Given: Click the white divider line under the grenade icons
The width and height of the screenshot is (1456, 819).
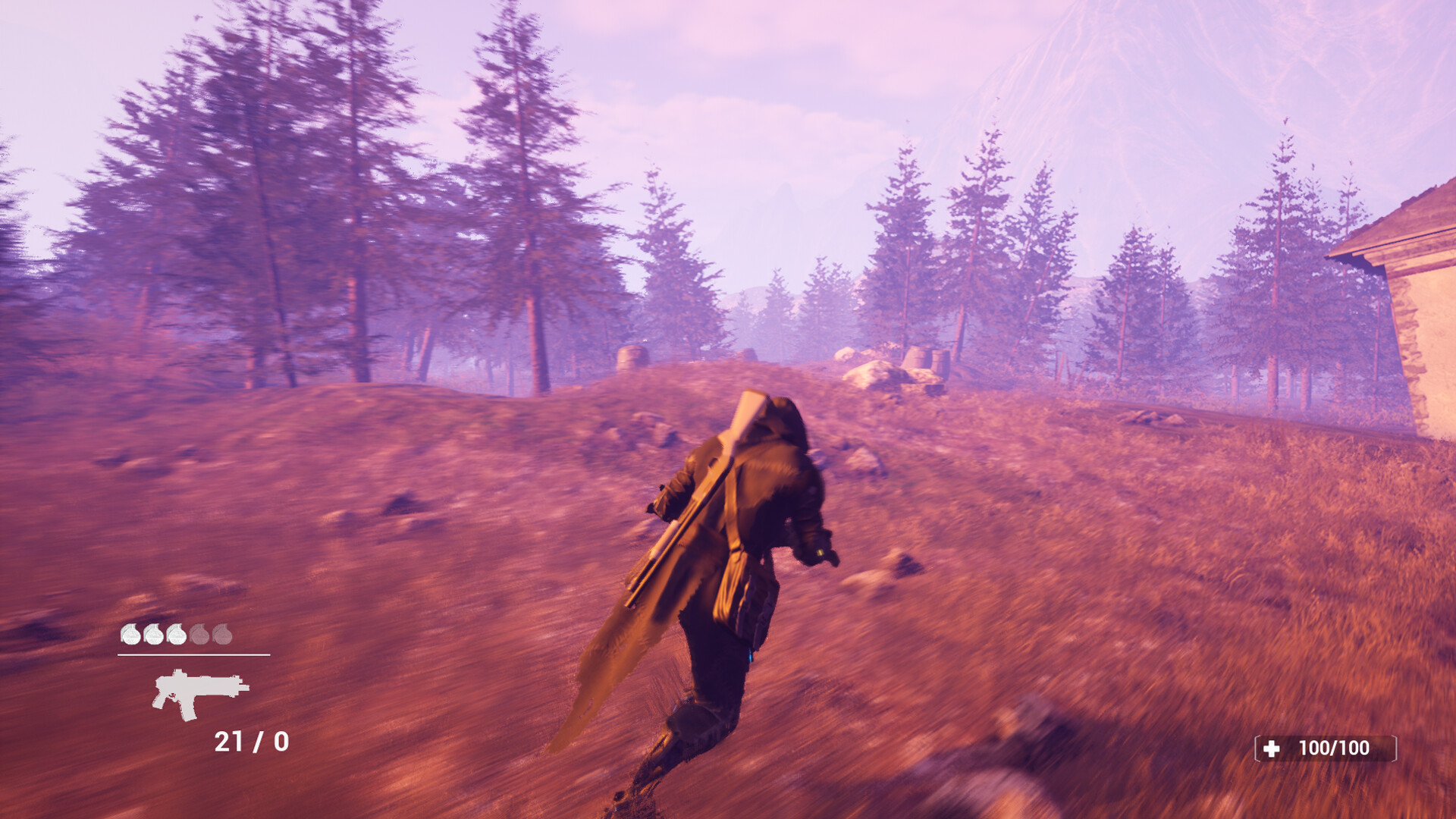Looking at the screenshot, I should (x=193, y=654).
